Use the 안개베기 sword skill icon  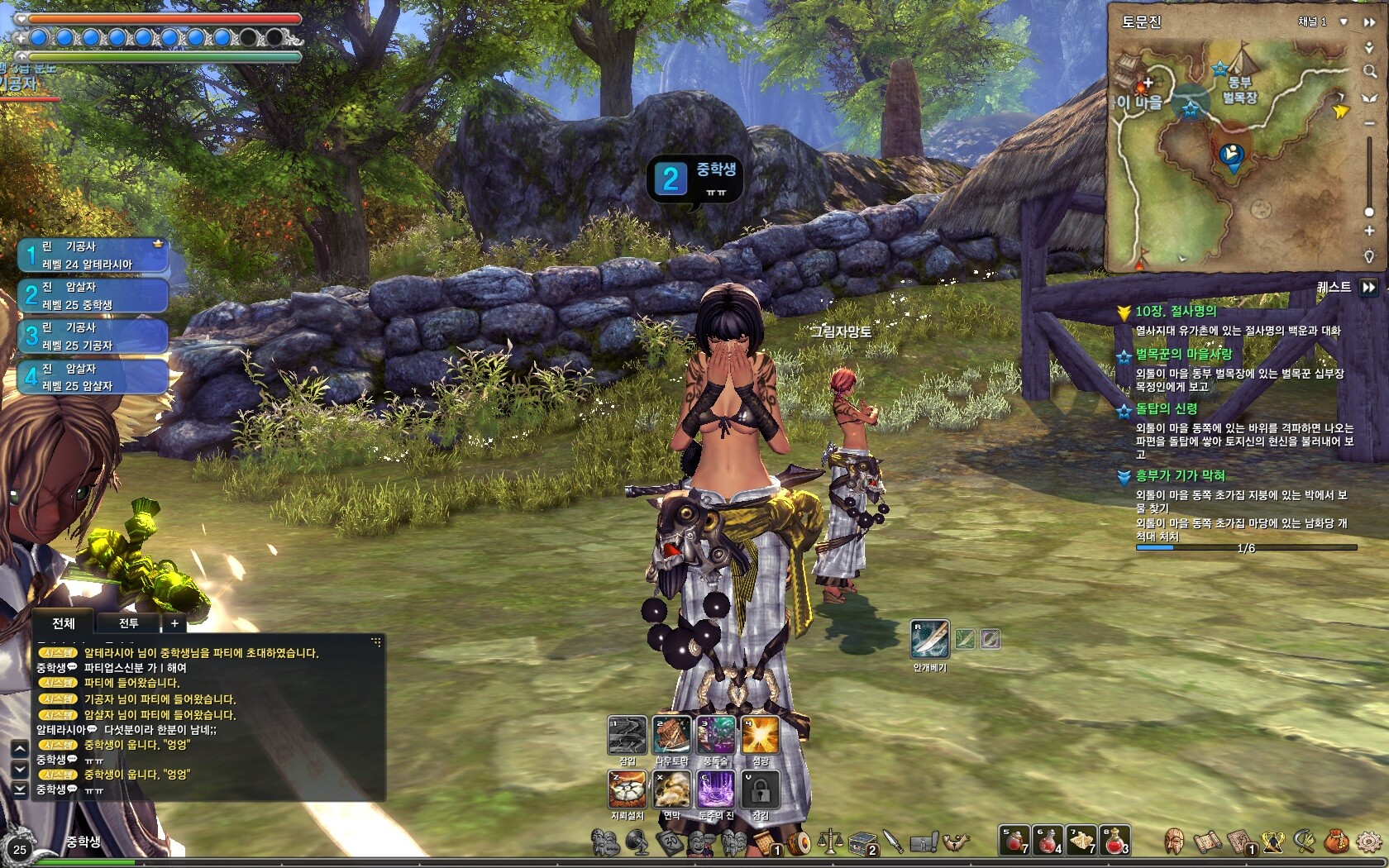(x=929, y=639)
